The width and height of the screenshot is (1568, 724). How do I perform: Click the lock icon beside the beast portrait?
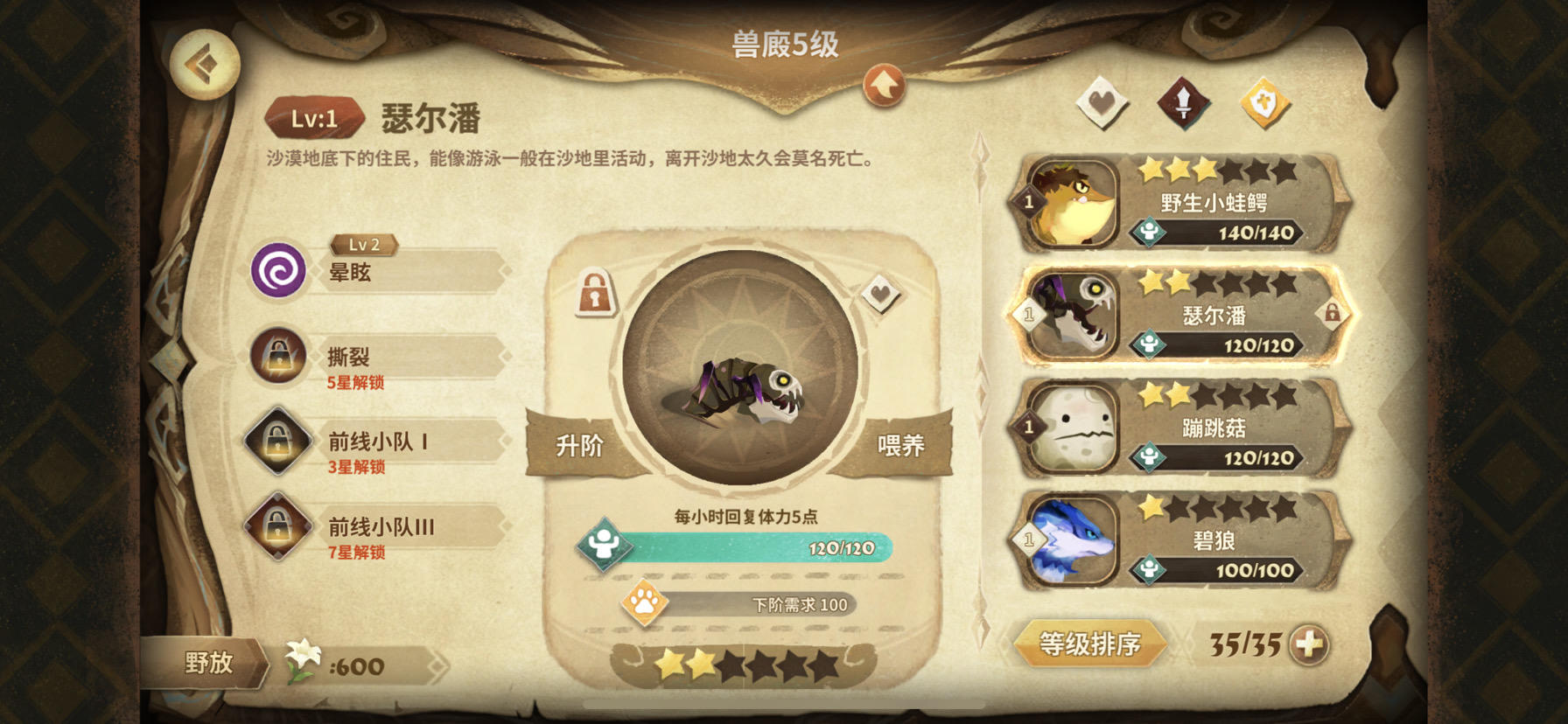[594, 295]
